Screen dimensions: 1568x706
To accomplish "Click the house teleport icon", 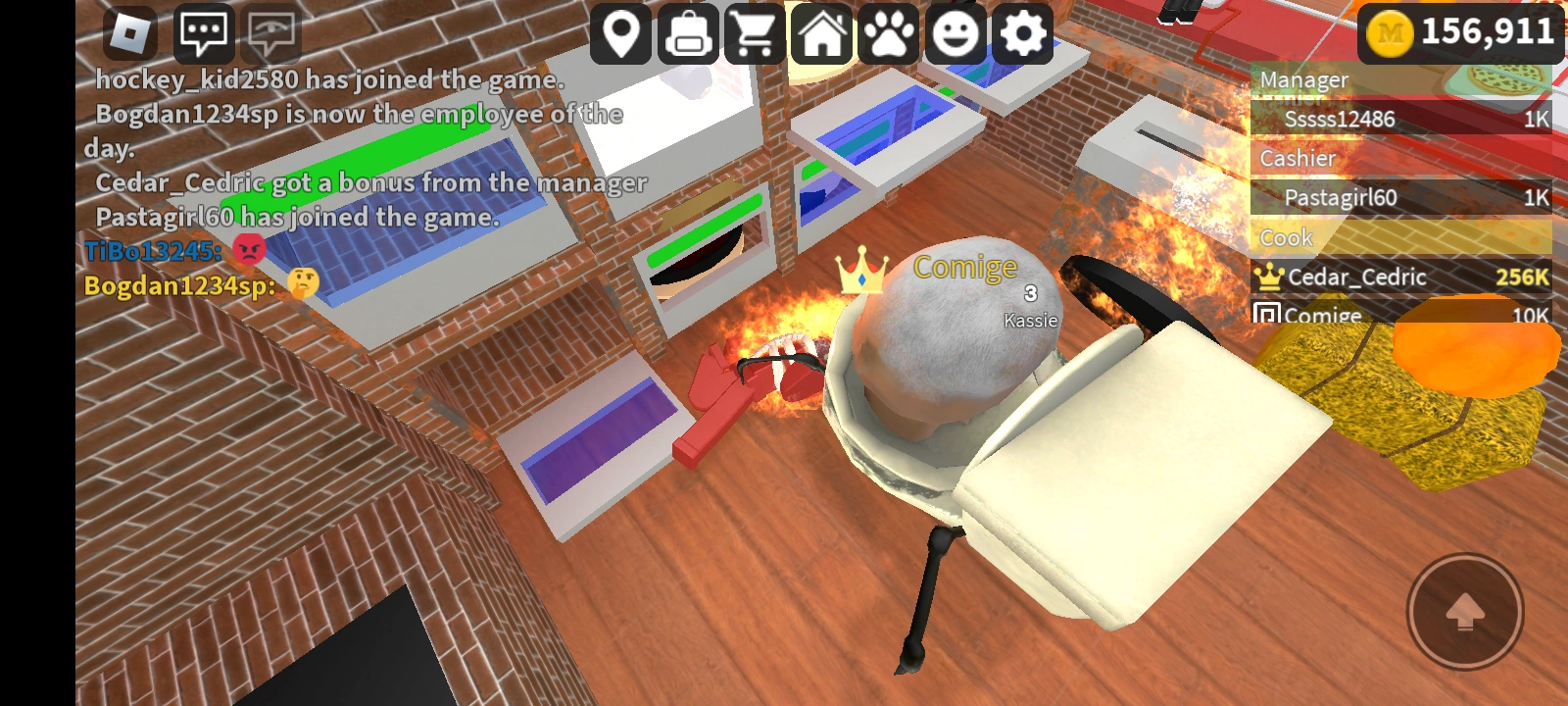I will (821, 33).
